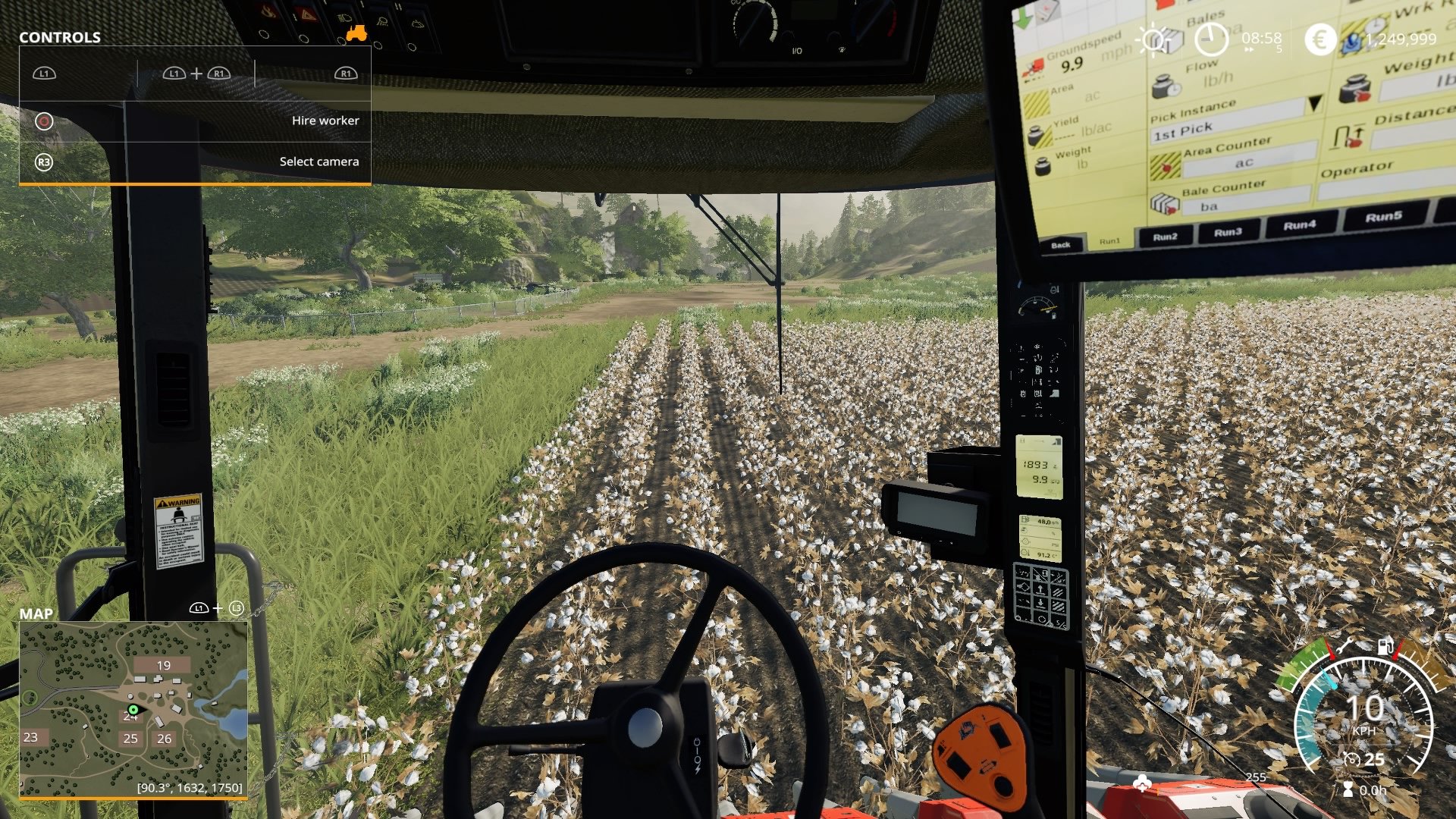This screenshot has width=1456, height=819.
Task: Click the euro currency icon near the money balance
Action: tap(1320, 39)
